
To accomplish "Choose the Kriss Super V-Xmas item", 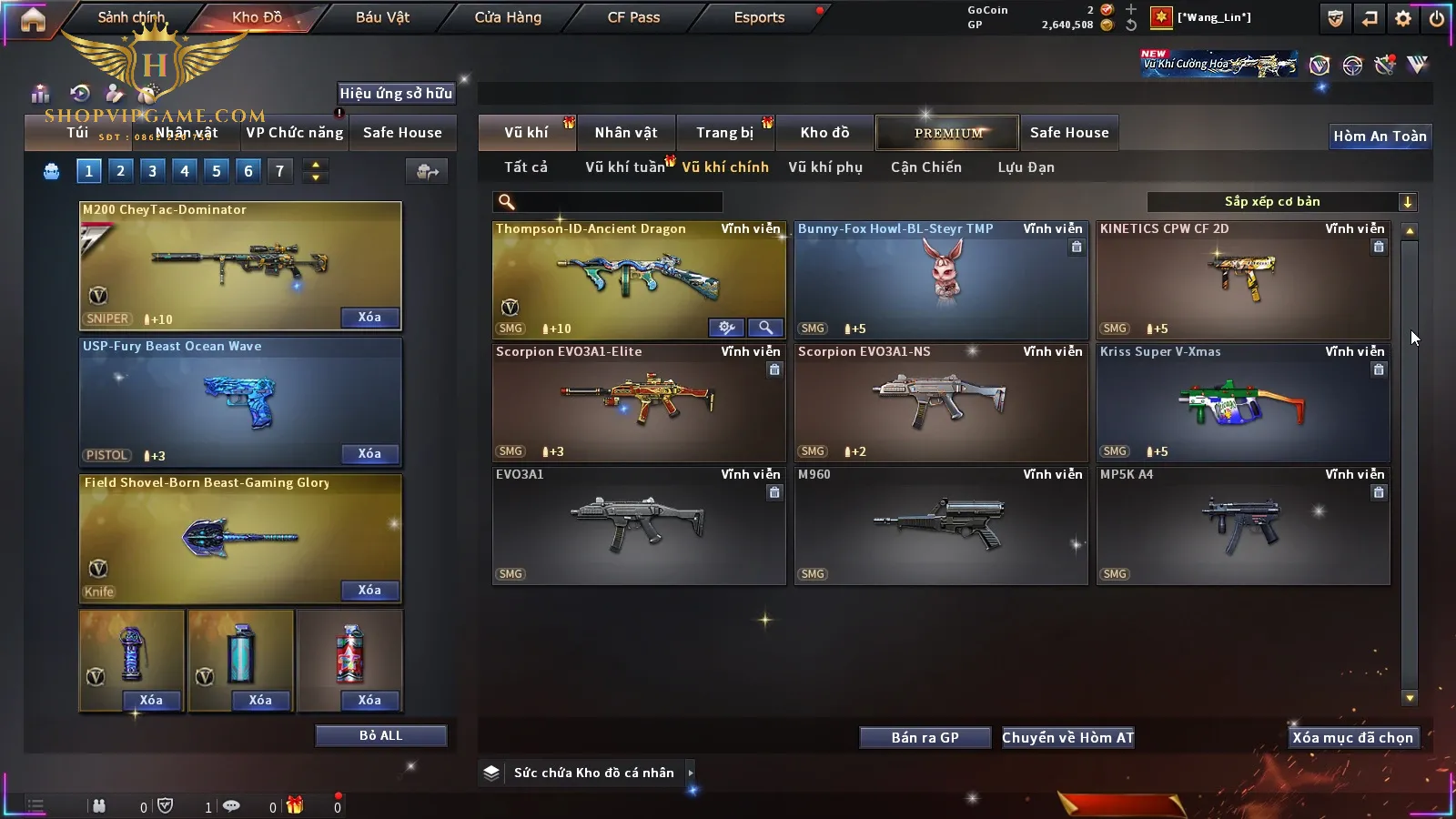I will (x=1242, y=402).
